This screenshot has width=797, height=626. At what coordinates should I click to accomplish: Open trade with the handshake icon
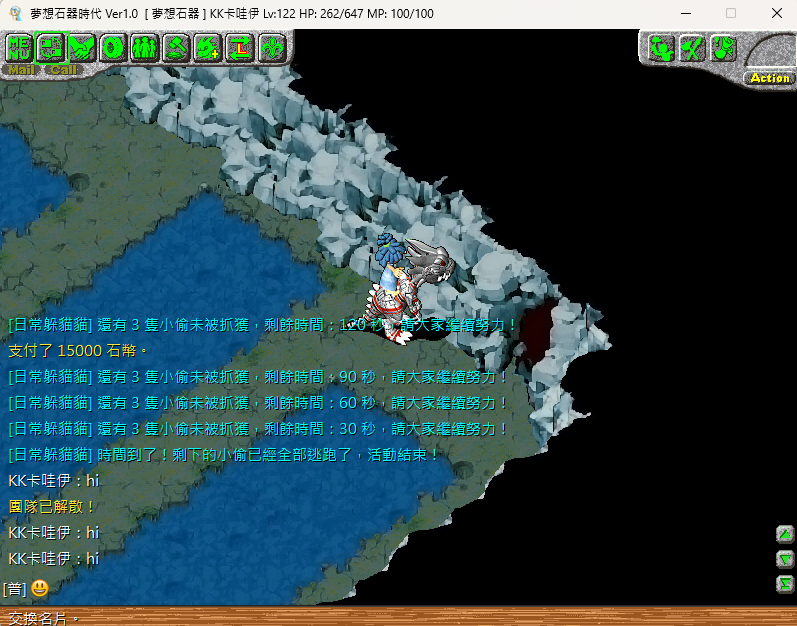coord(82,47)
